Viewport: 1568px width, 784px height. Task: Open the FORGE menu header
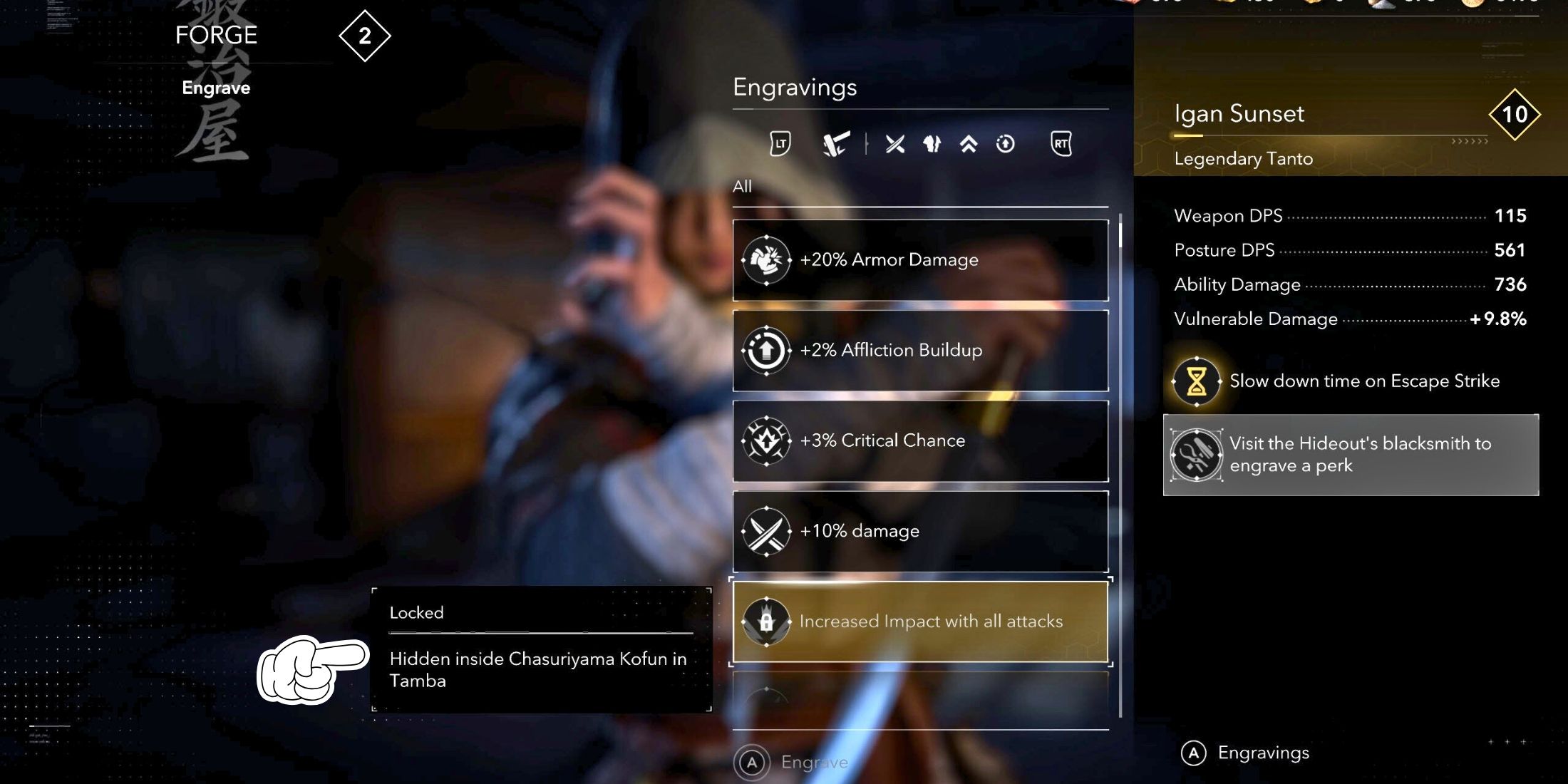point(216,35)
